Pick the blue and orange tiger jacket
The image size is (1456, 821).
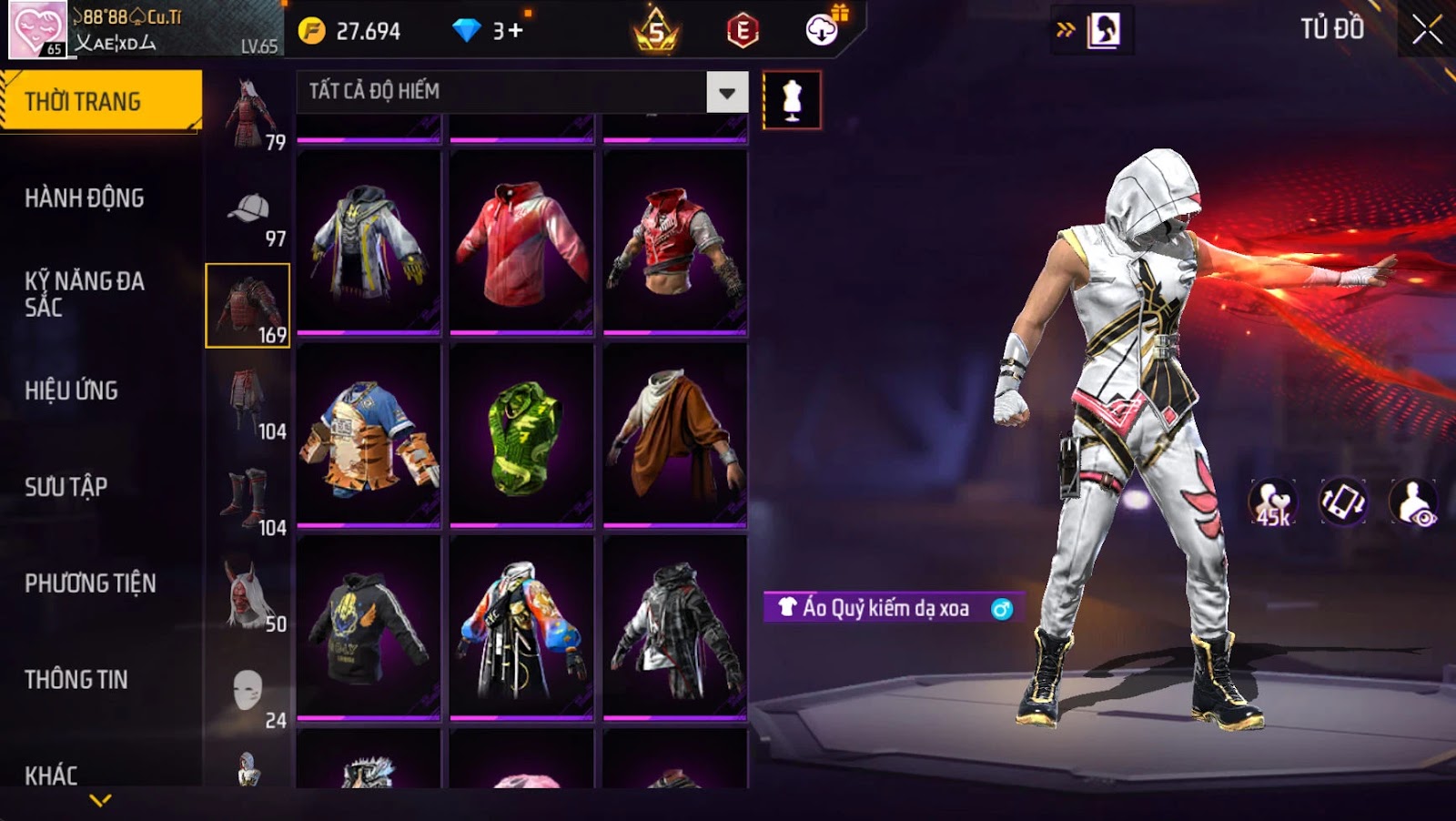tap(369, 435)
